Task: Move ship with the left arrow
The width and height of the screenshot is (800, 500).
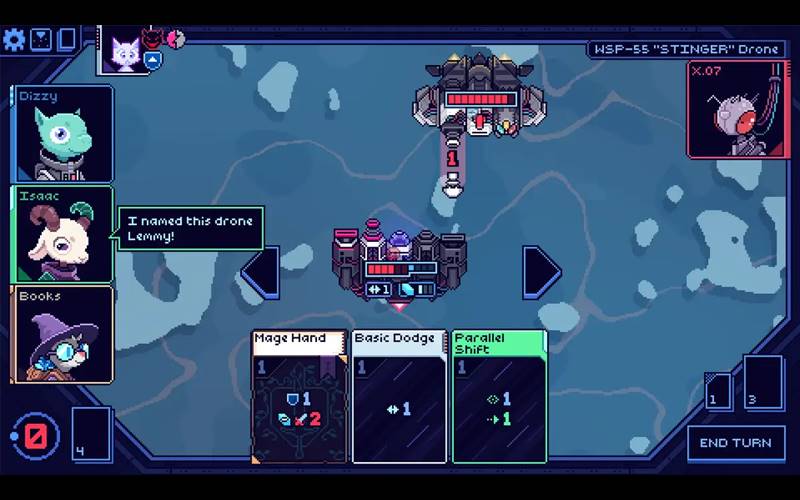Action: click(260, 272)
